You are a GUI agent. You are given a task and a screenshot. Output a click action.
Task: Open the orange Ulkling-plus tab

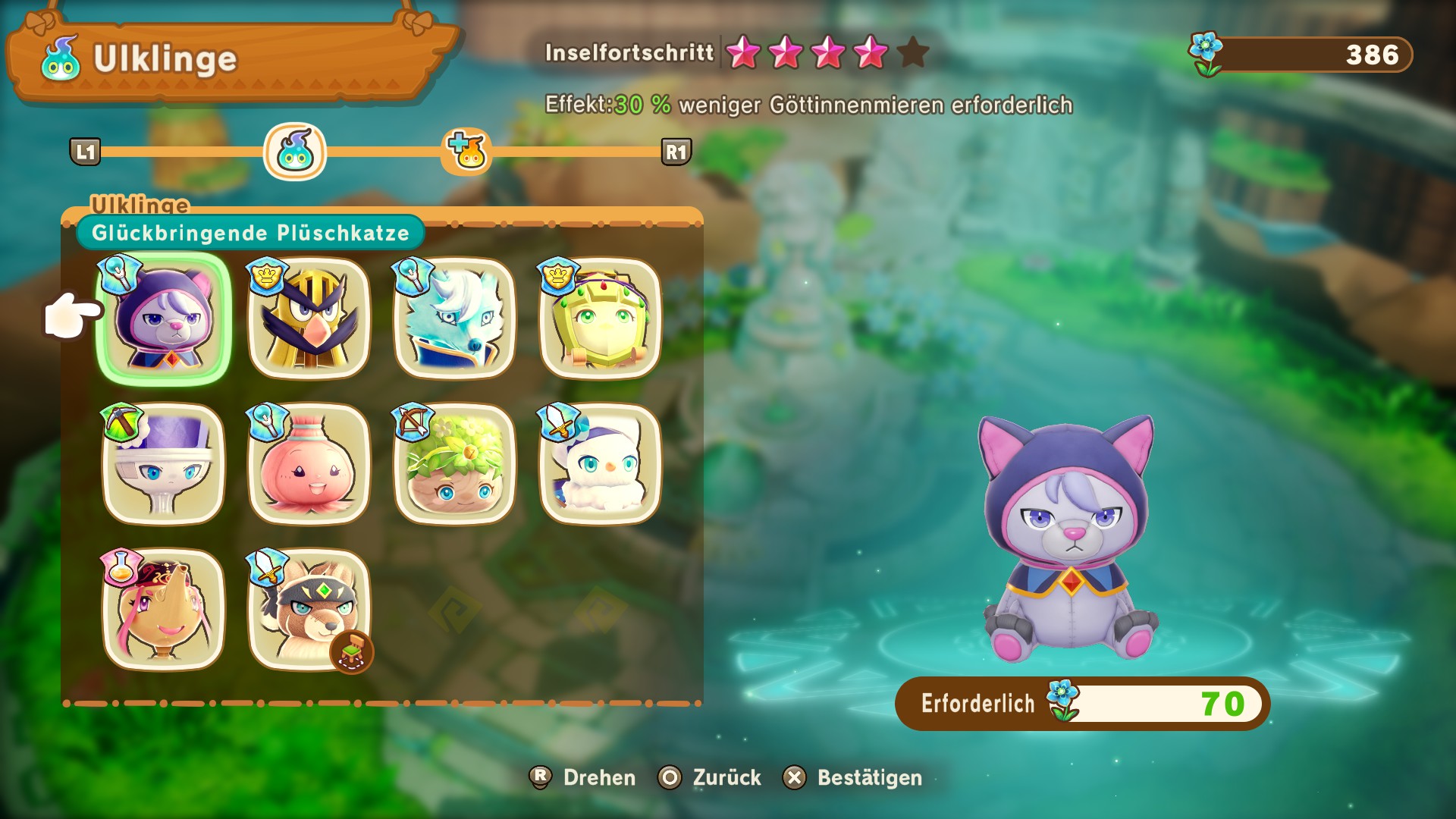click(x=467, y=152)
